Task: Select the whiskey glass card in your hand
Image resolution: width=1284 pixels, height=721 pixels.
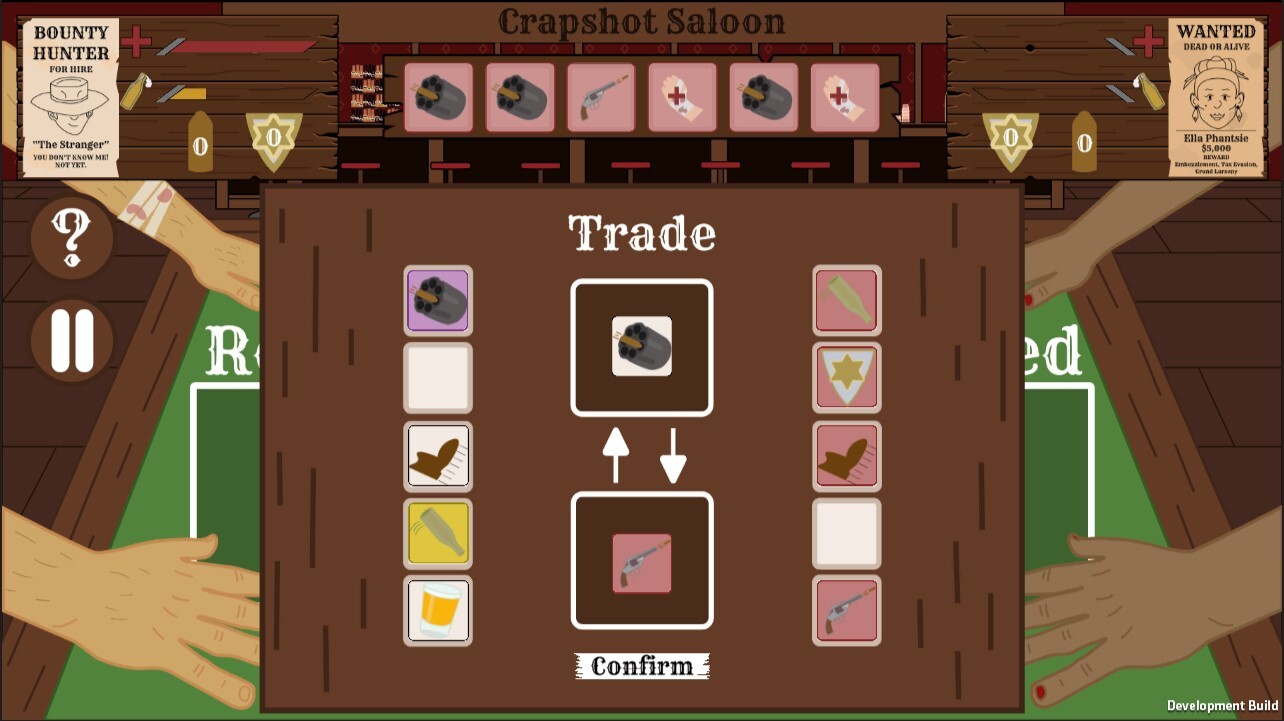Action: (437, 611)
